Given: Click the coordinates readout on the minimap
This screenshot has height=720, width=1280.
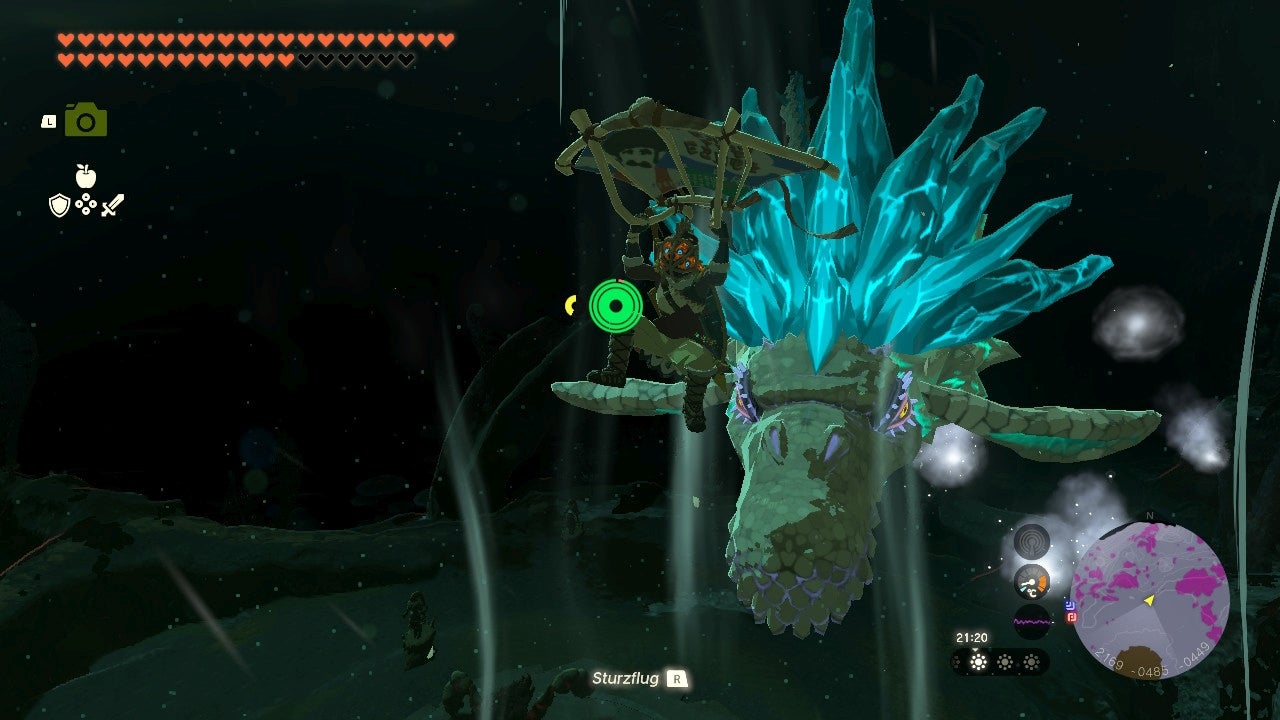Looking at the screenshot, I should pyautogui.click(x=1150, y=664).
